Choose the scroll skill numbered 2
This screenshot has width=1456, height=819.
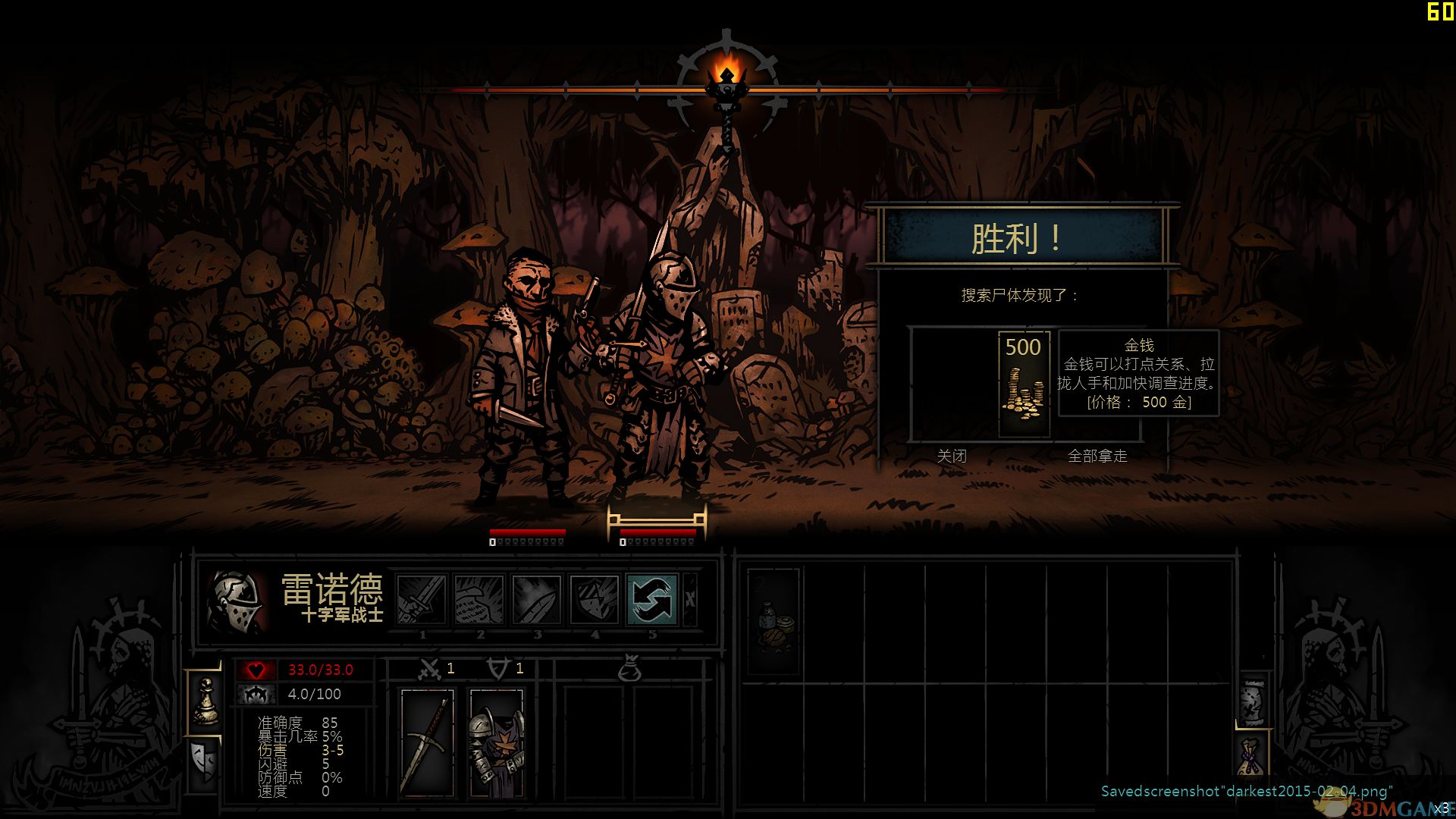(479, 599)
